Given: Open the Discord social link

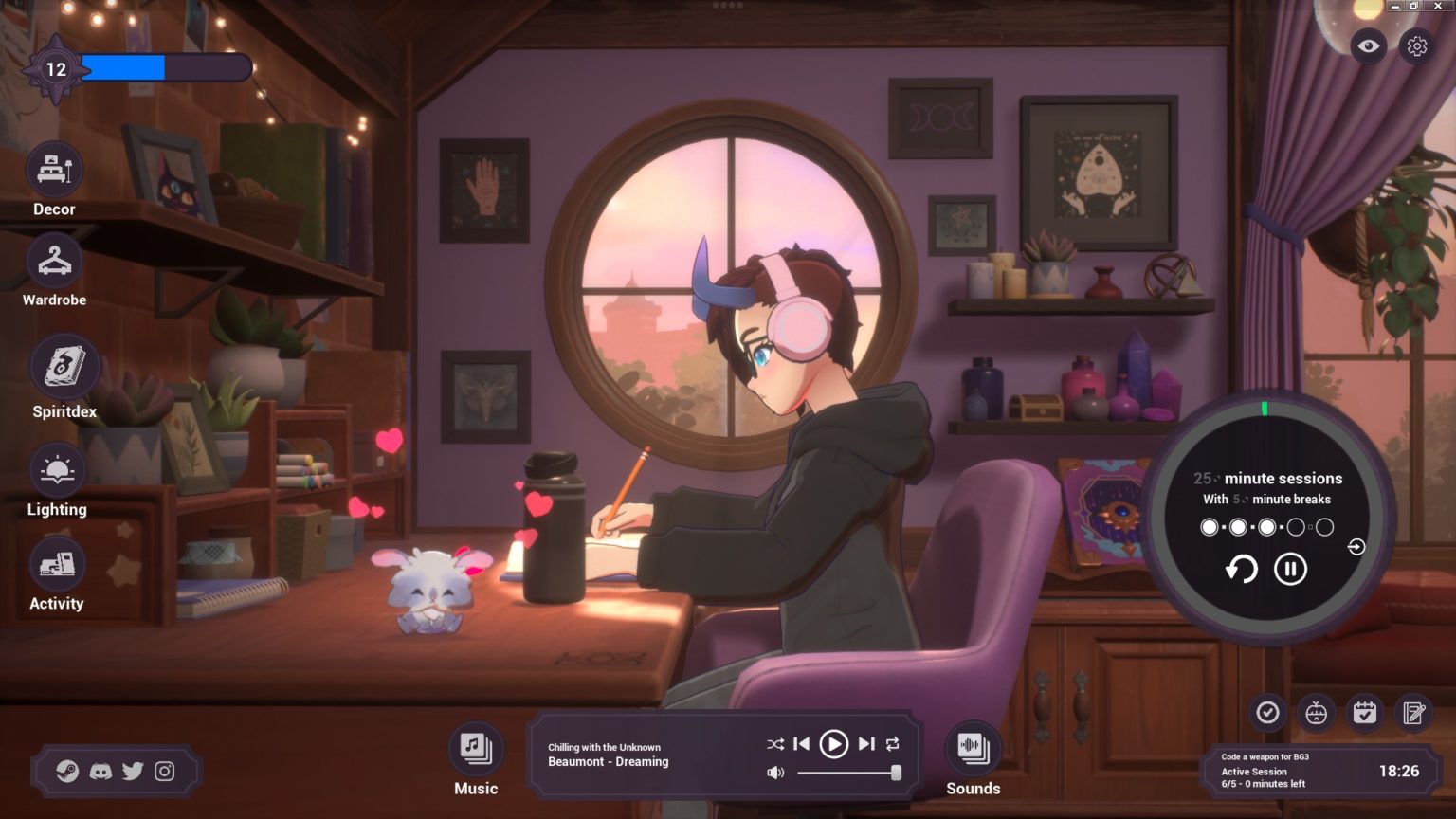Looking at the screenshot, I should tap(100, 772).
